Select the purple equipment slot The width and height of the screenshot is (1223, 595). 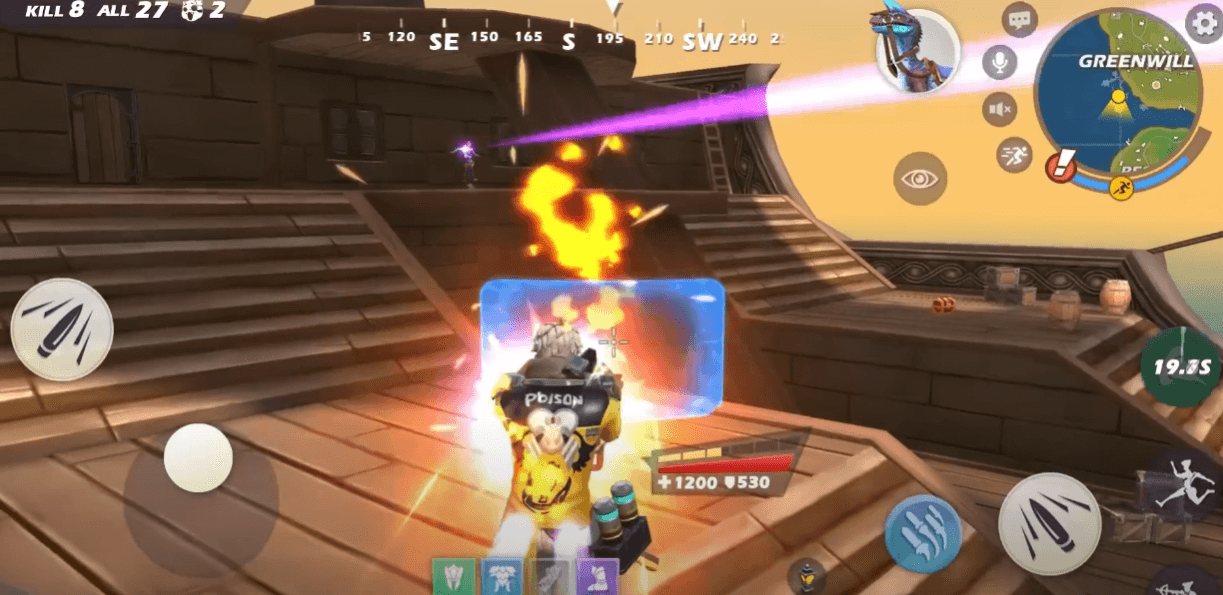click(x=597, y=577)
